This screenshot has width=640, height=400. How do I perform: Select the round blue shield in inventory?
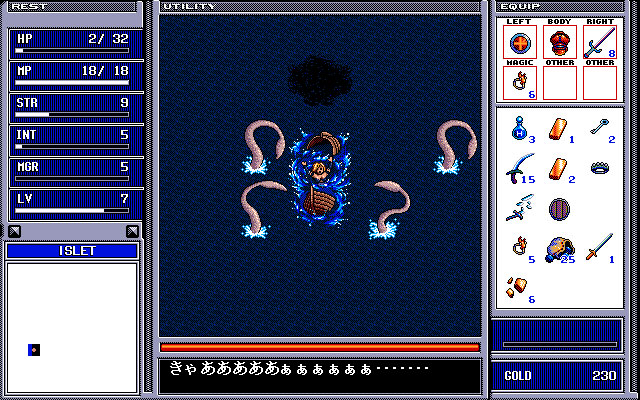(558, 209)
